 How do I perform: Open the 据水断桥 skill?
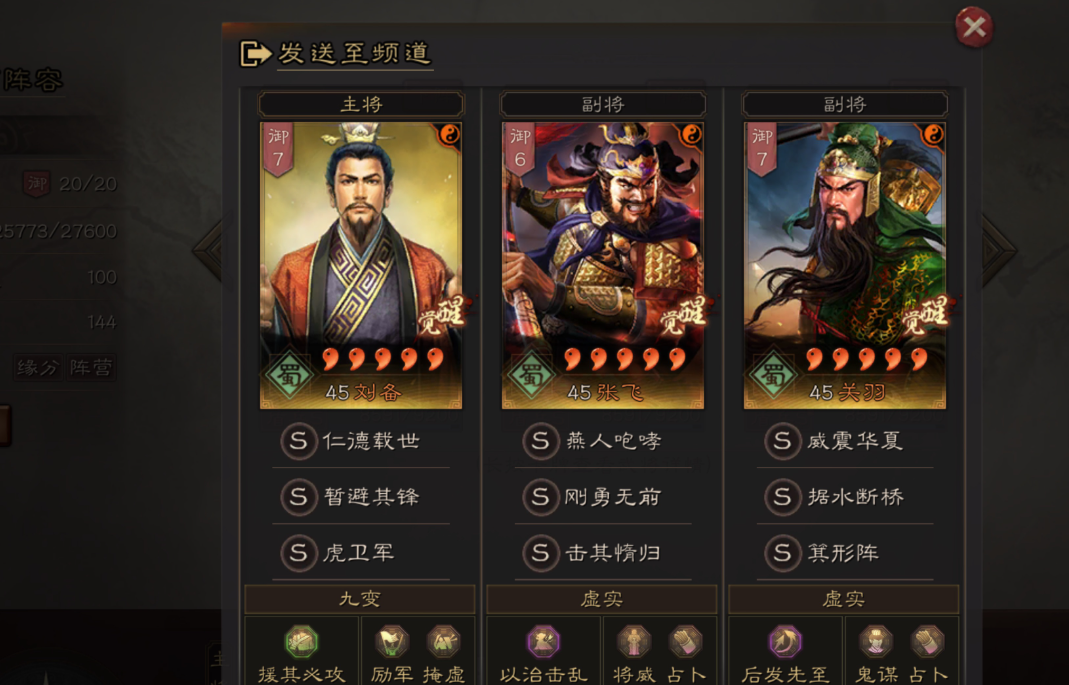pyautogui.click(x=845, y=497)
